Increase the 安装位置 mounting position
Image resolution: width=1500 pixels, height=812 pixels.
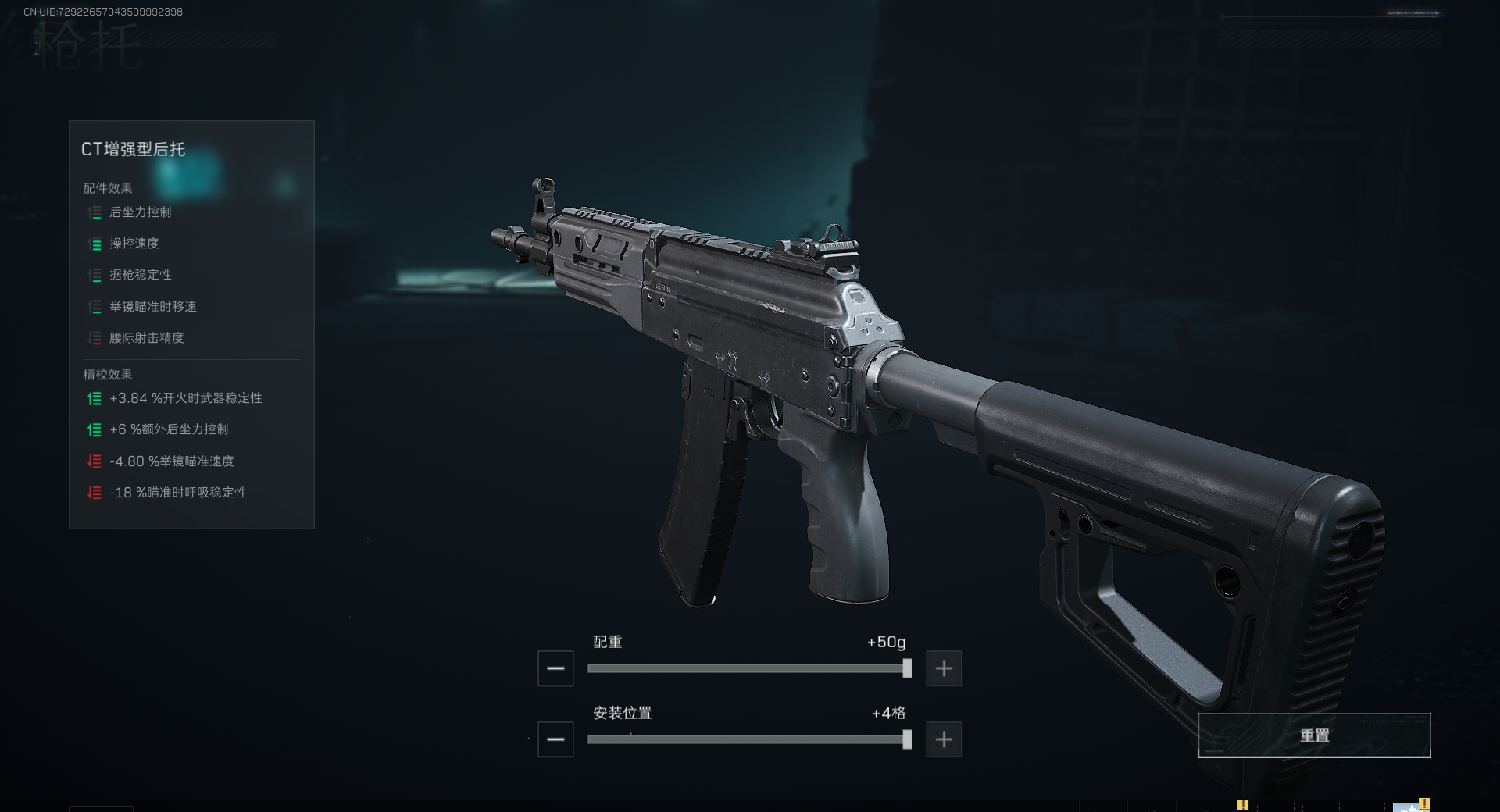point(944,739)
